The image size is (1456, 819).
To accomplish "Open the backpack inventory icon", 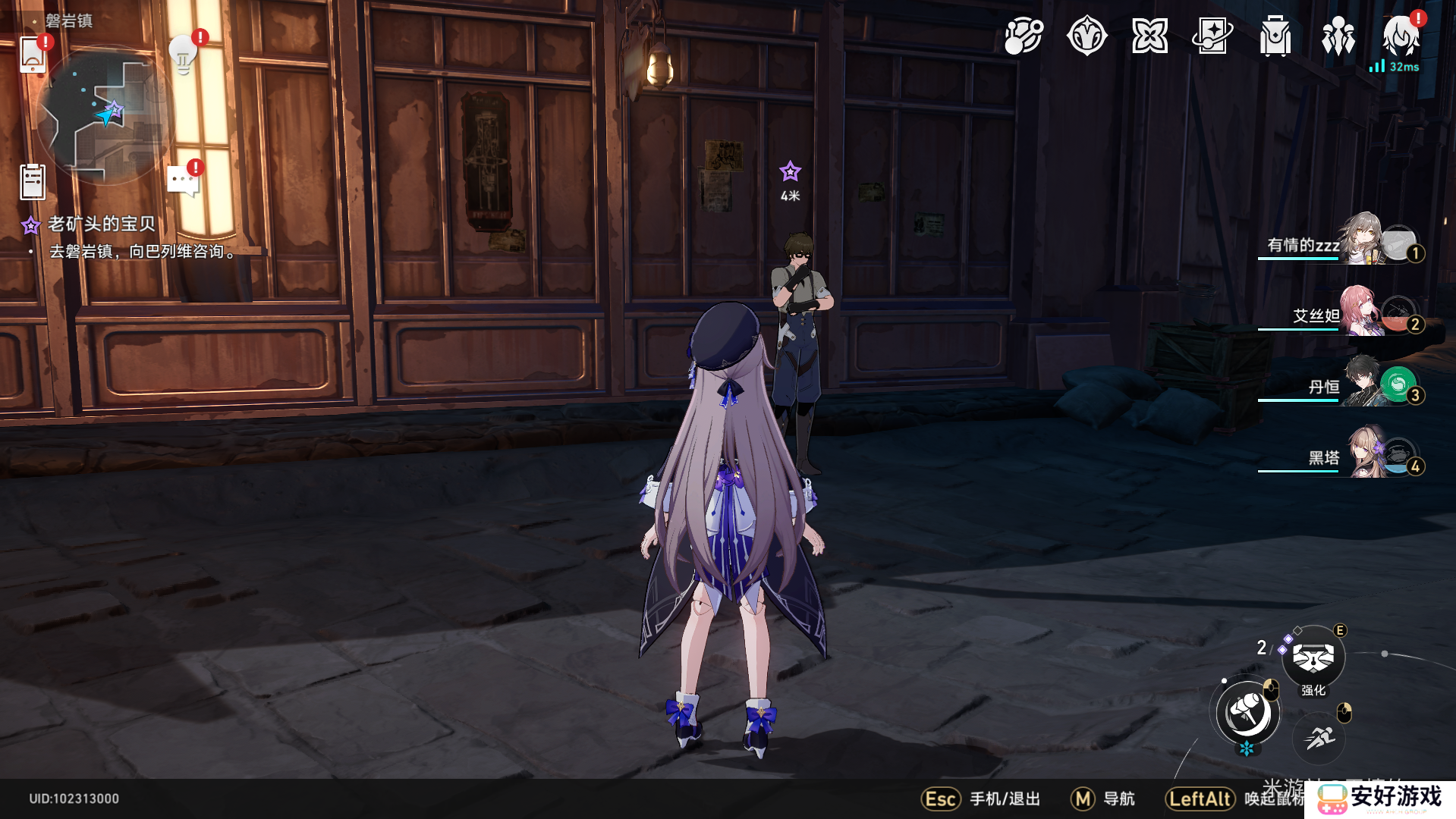I will 1275,36.
